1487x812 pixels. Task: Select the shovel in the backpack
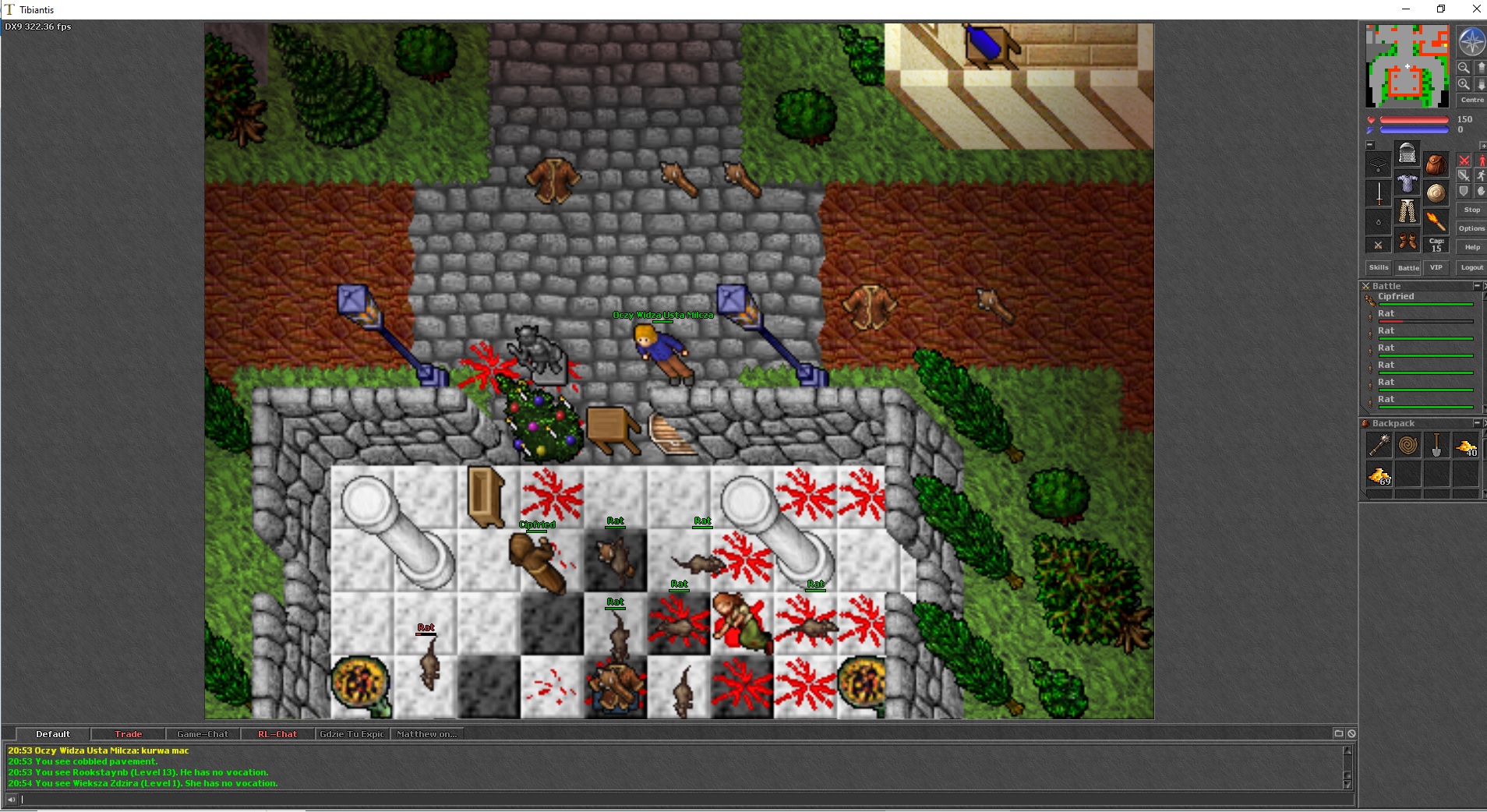click(x=1436, y=445)
